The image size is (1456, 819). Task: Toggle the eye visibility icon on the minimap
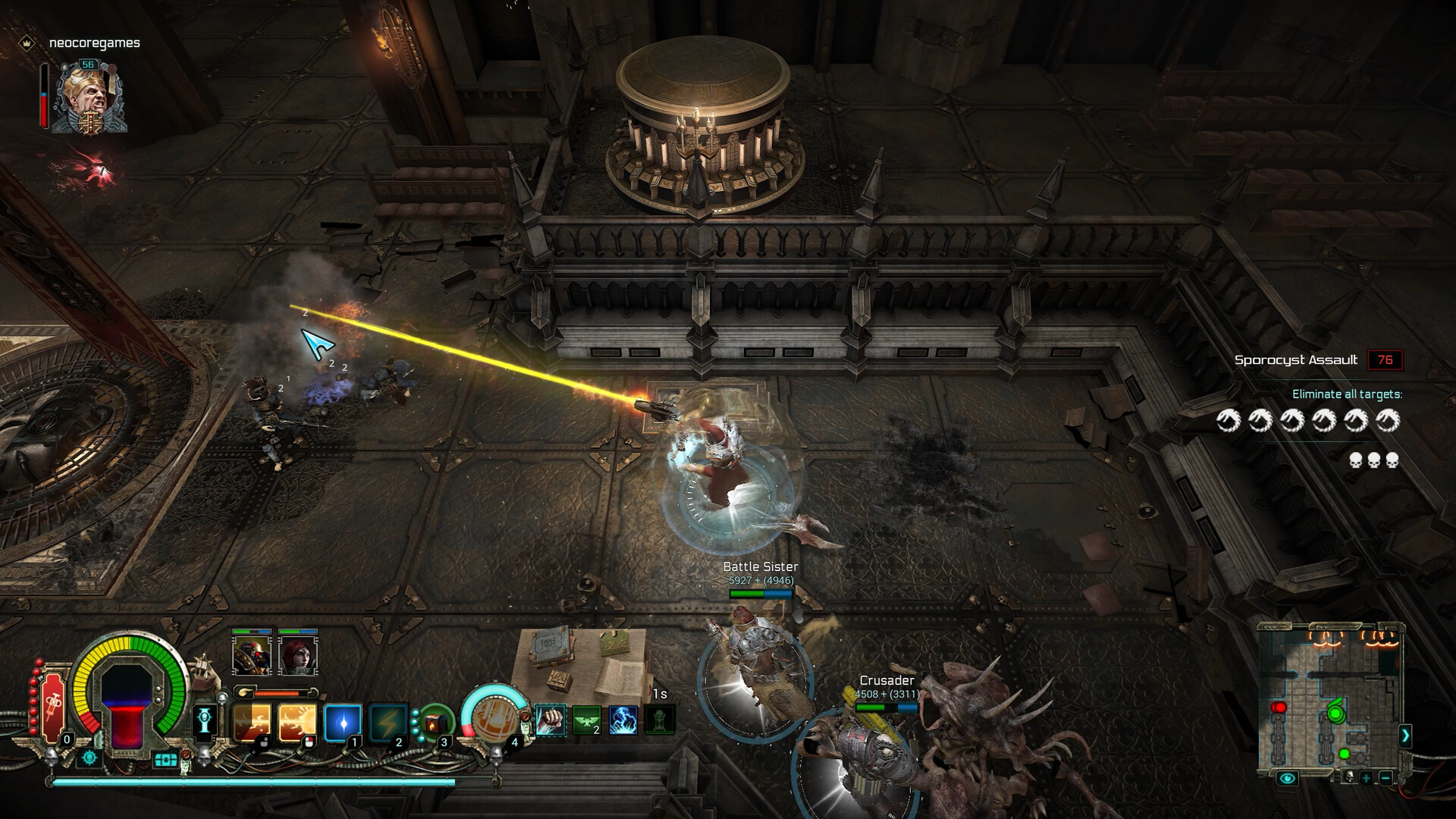1287,778
